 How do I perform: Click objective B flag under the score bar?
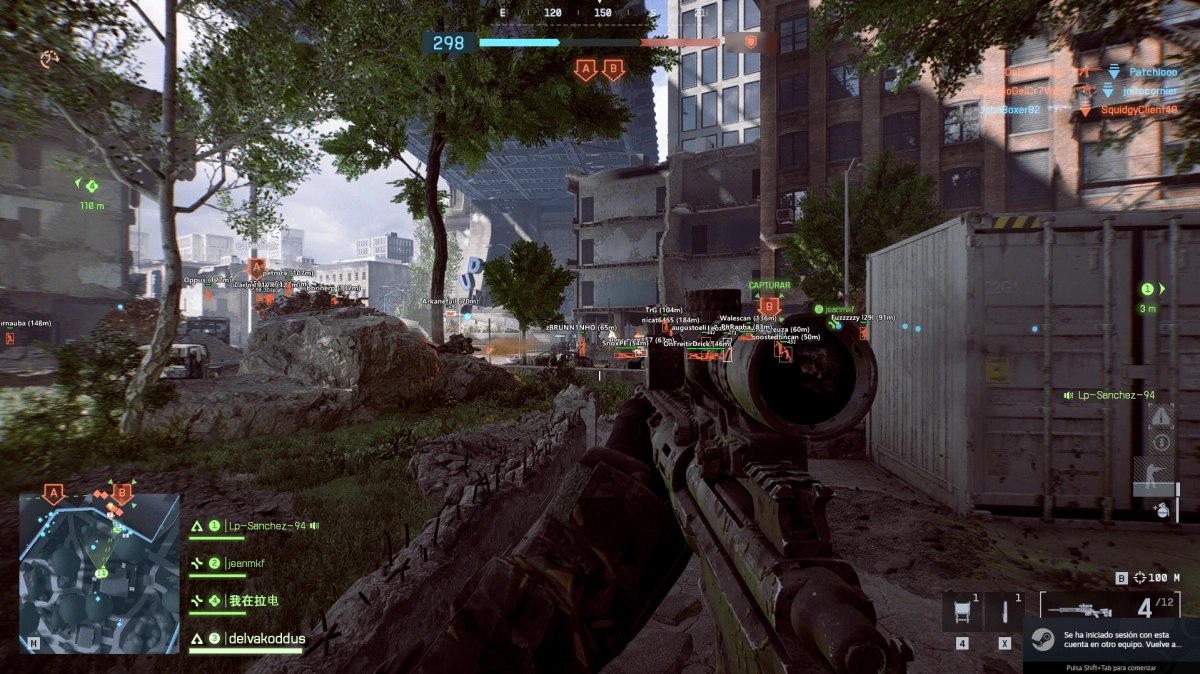pos(613,70)
